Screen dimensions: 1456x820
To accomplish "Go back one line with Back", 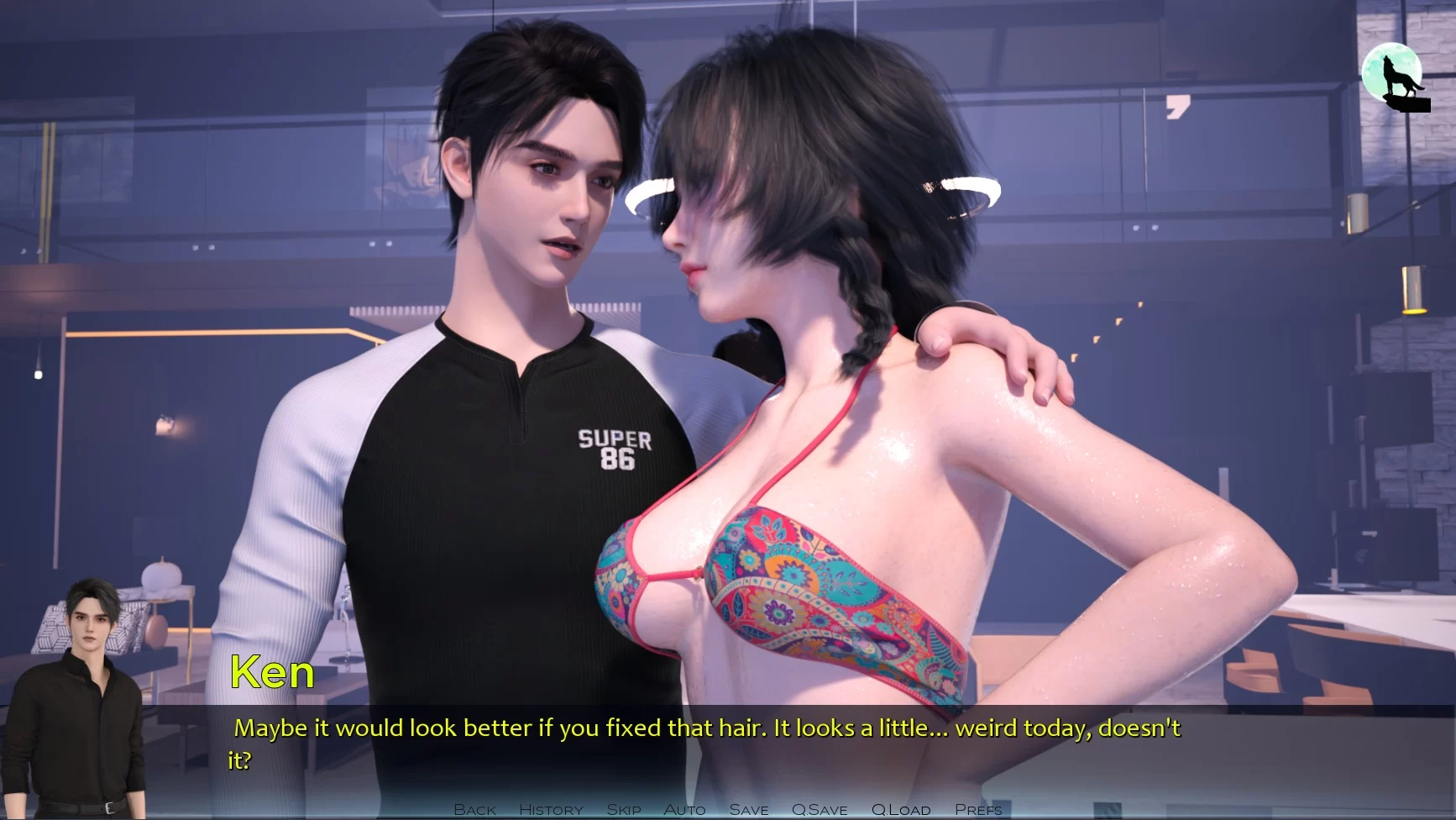I will point(474,809).
